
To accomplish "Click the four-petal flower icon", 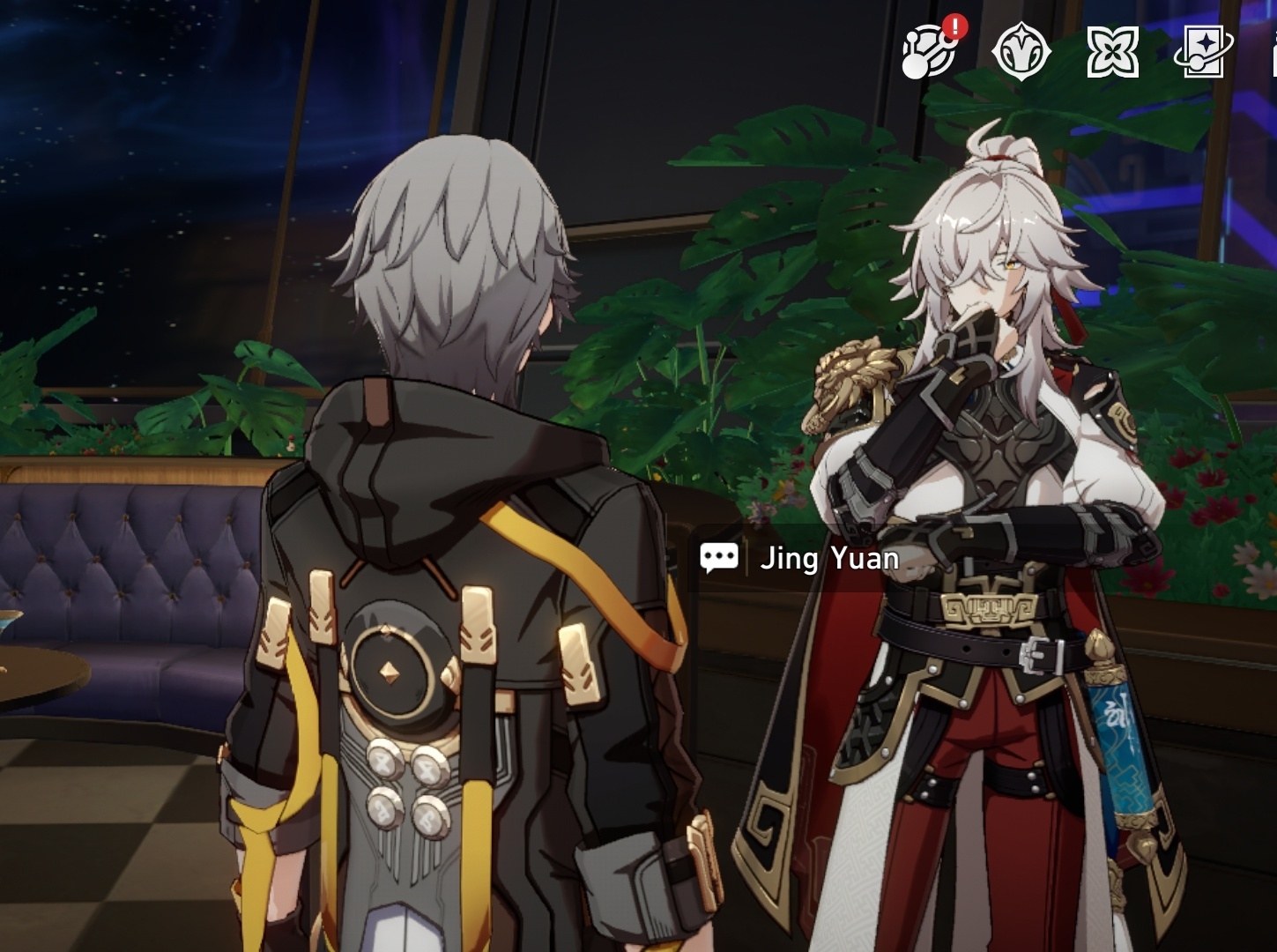I will pyautogui.click(x=1112, y=53).
